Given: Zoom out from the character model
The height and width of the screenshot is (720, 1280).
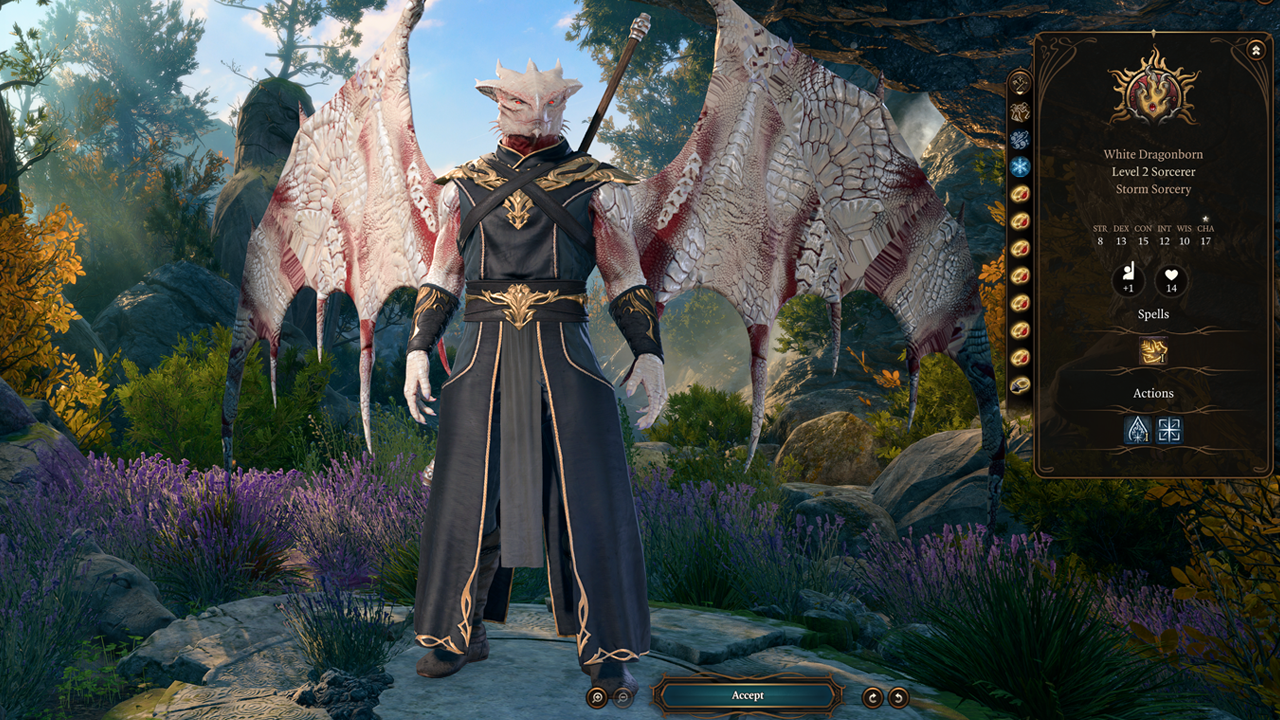Looking at the screenshot, I should tap(623, 698).
